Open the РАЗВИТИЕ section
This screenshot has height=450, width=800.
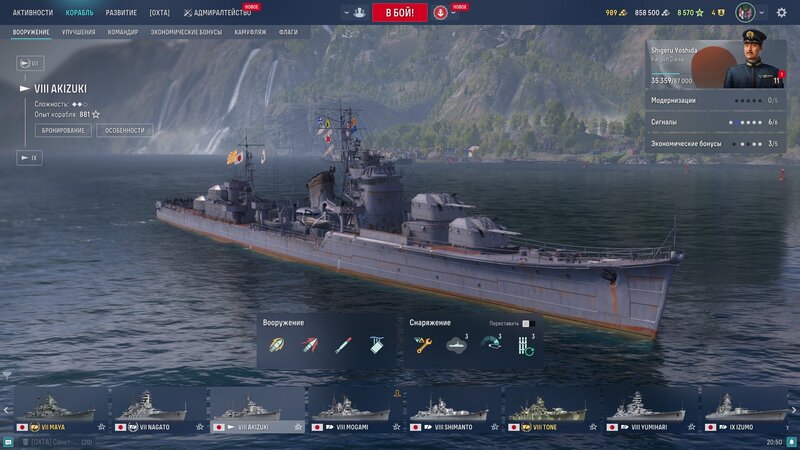[x=121, y=13]
